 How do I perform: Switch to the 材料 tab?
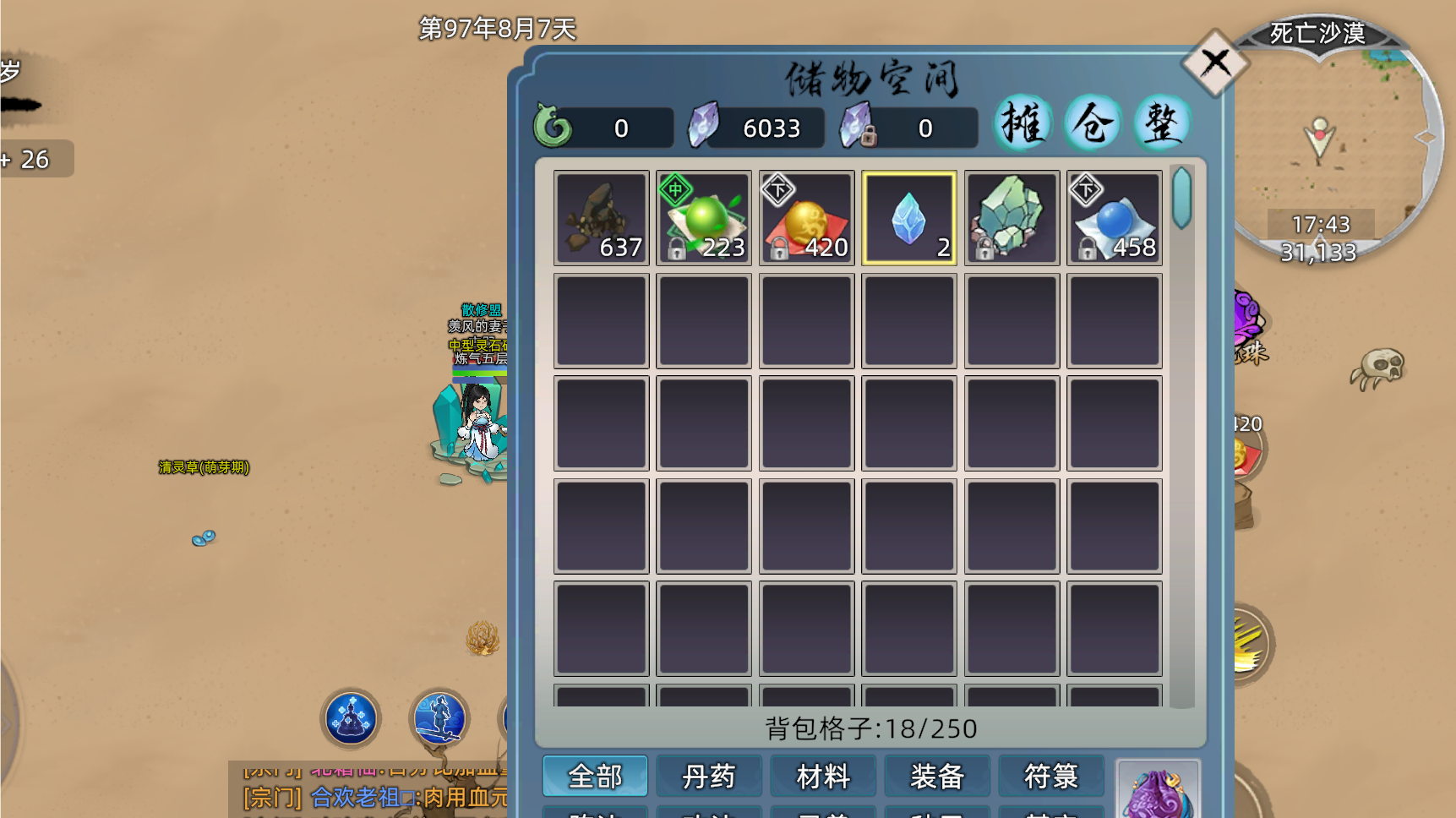[x=823, y=775]
